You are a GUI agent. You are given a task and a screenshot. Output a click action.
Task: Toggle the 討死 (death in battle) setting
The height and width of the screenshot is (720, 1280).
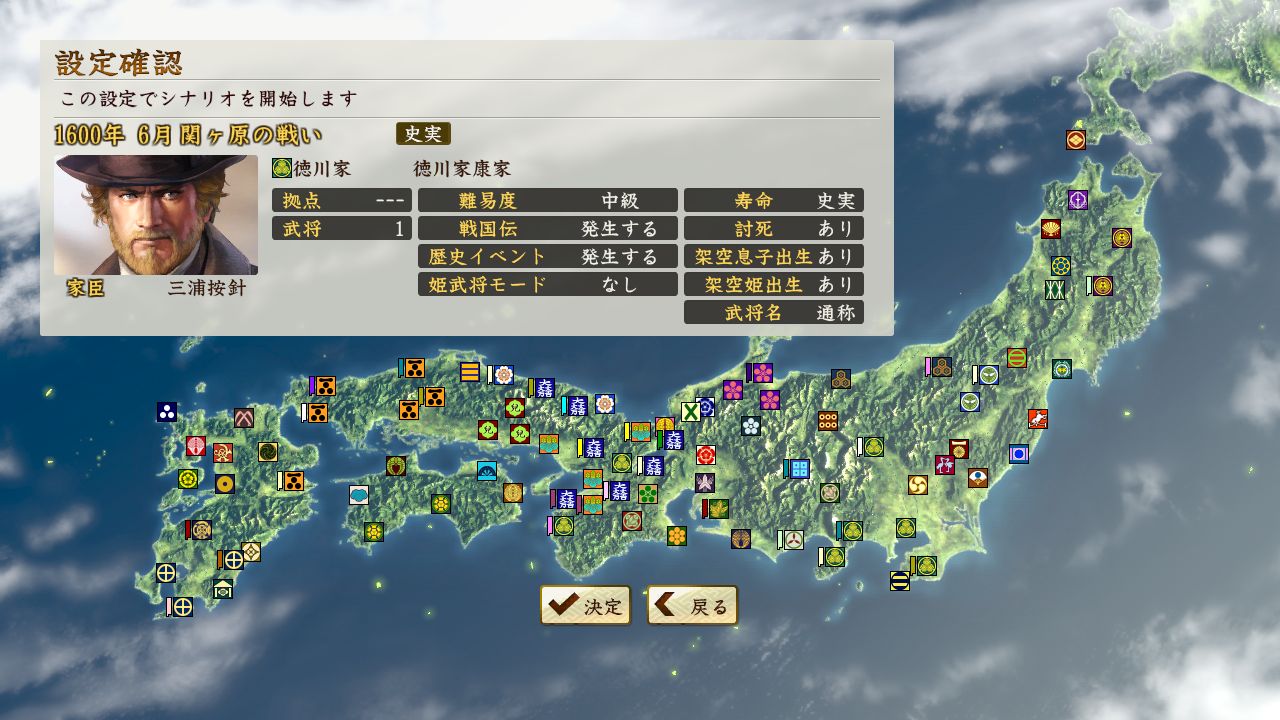point(773,228)
